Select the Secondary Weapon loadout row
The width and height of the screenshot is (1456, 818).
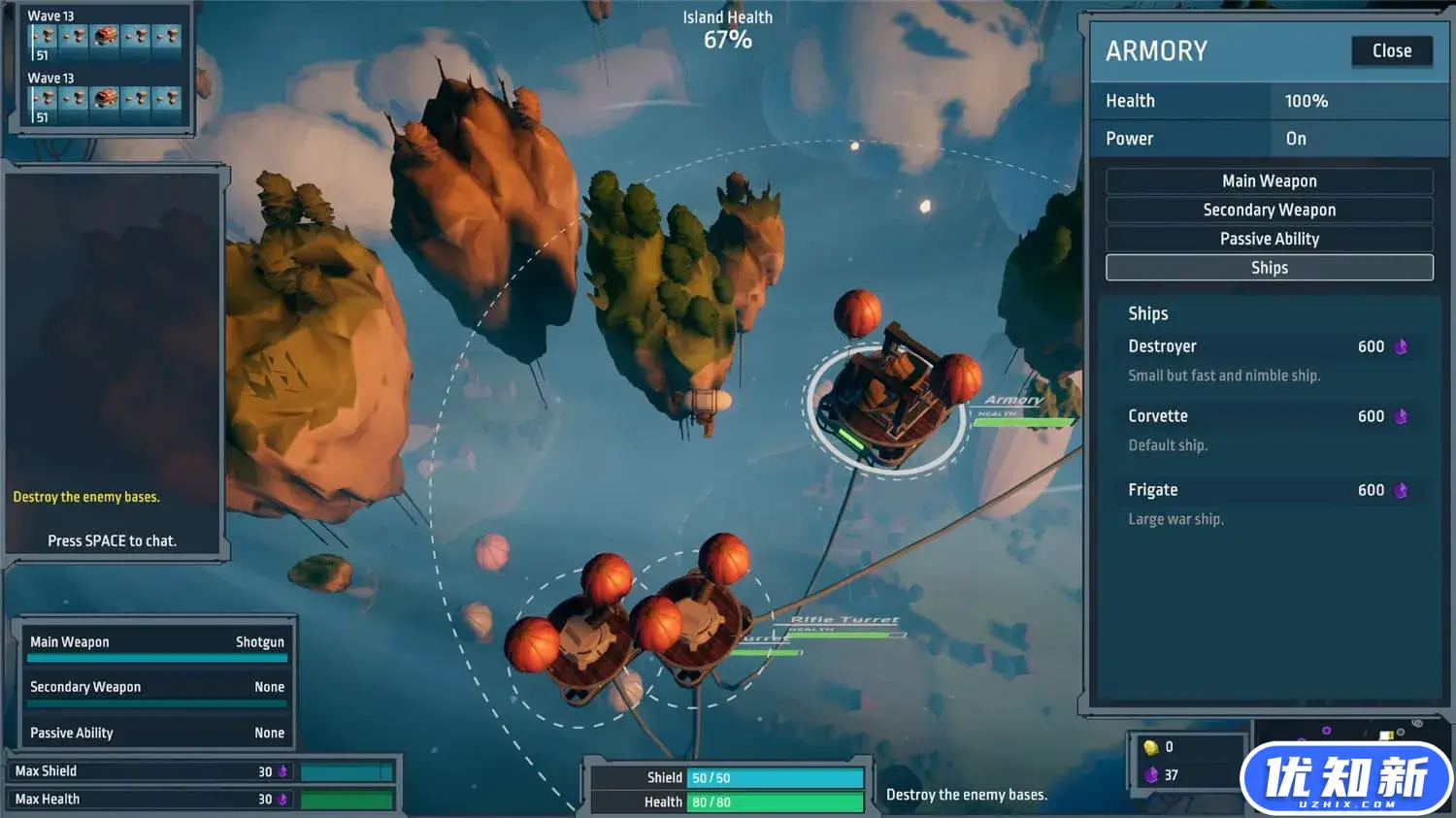(x=157, y=687)
